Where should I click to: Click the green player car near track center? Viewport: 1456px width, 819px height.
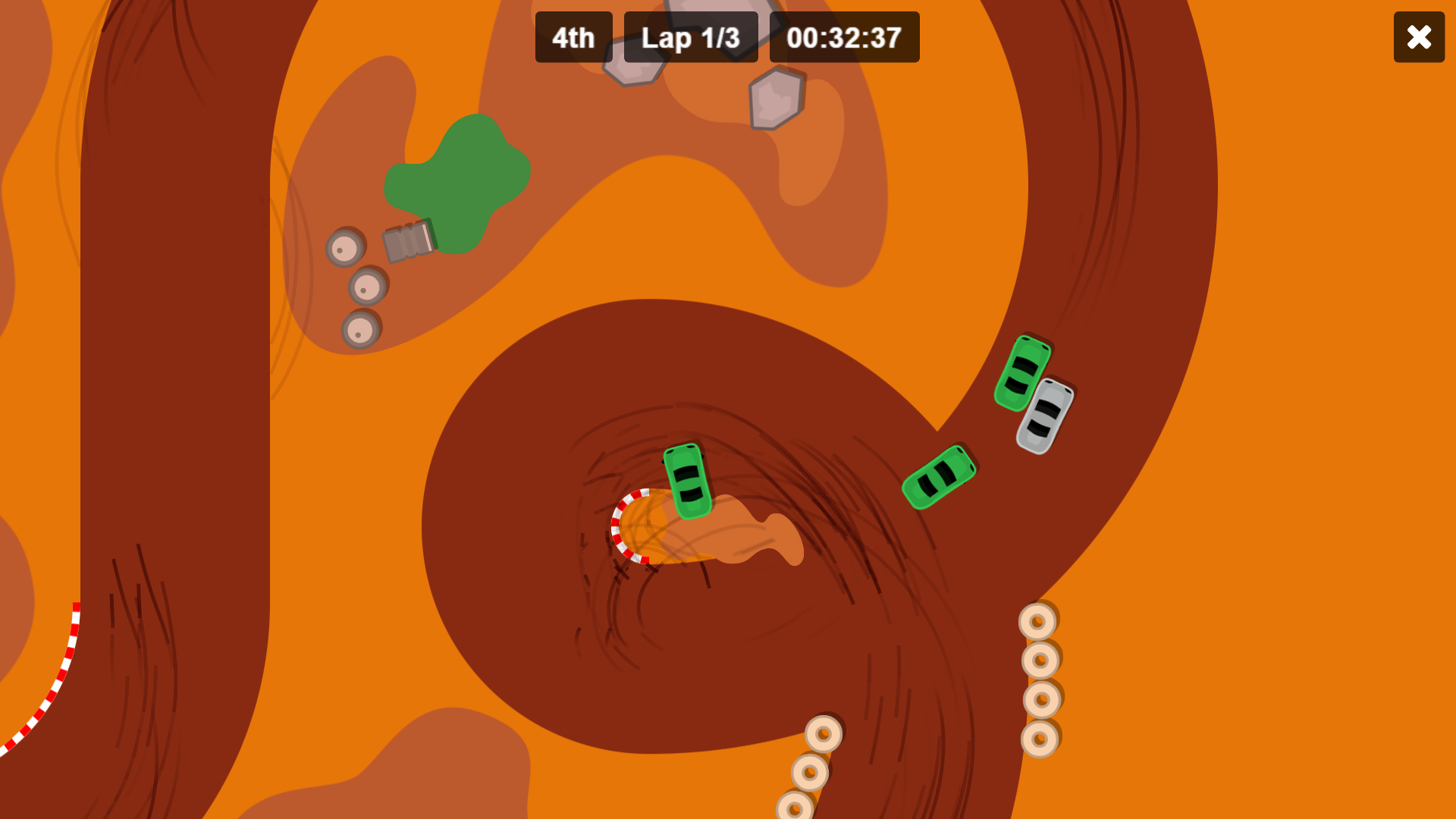tap(686, 482)
